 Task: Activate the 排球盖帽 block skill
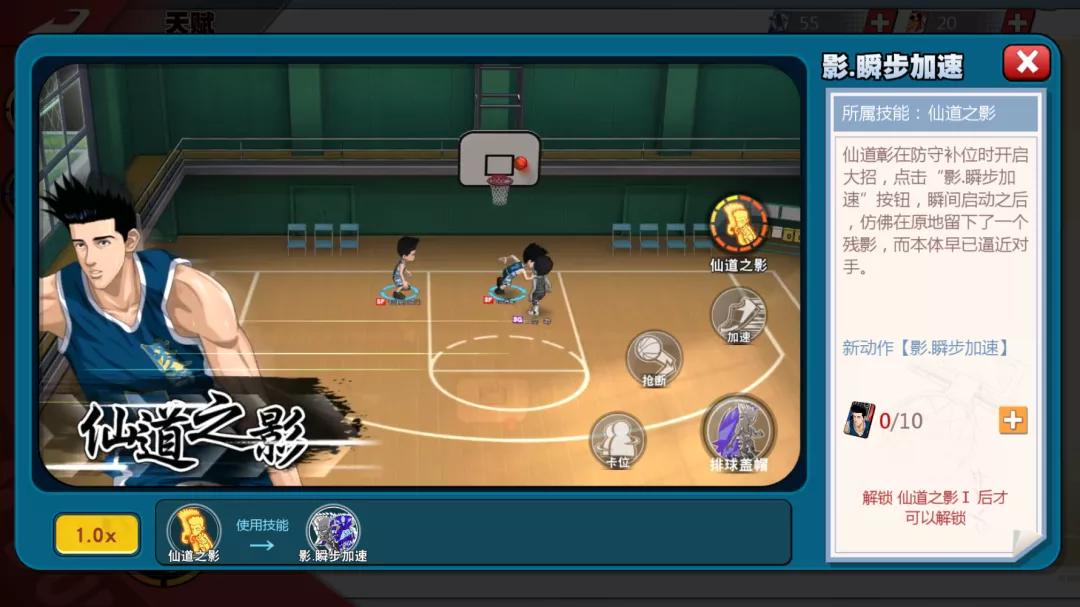click(x=739, y=429)
